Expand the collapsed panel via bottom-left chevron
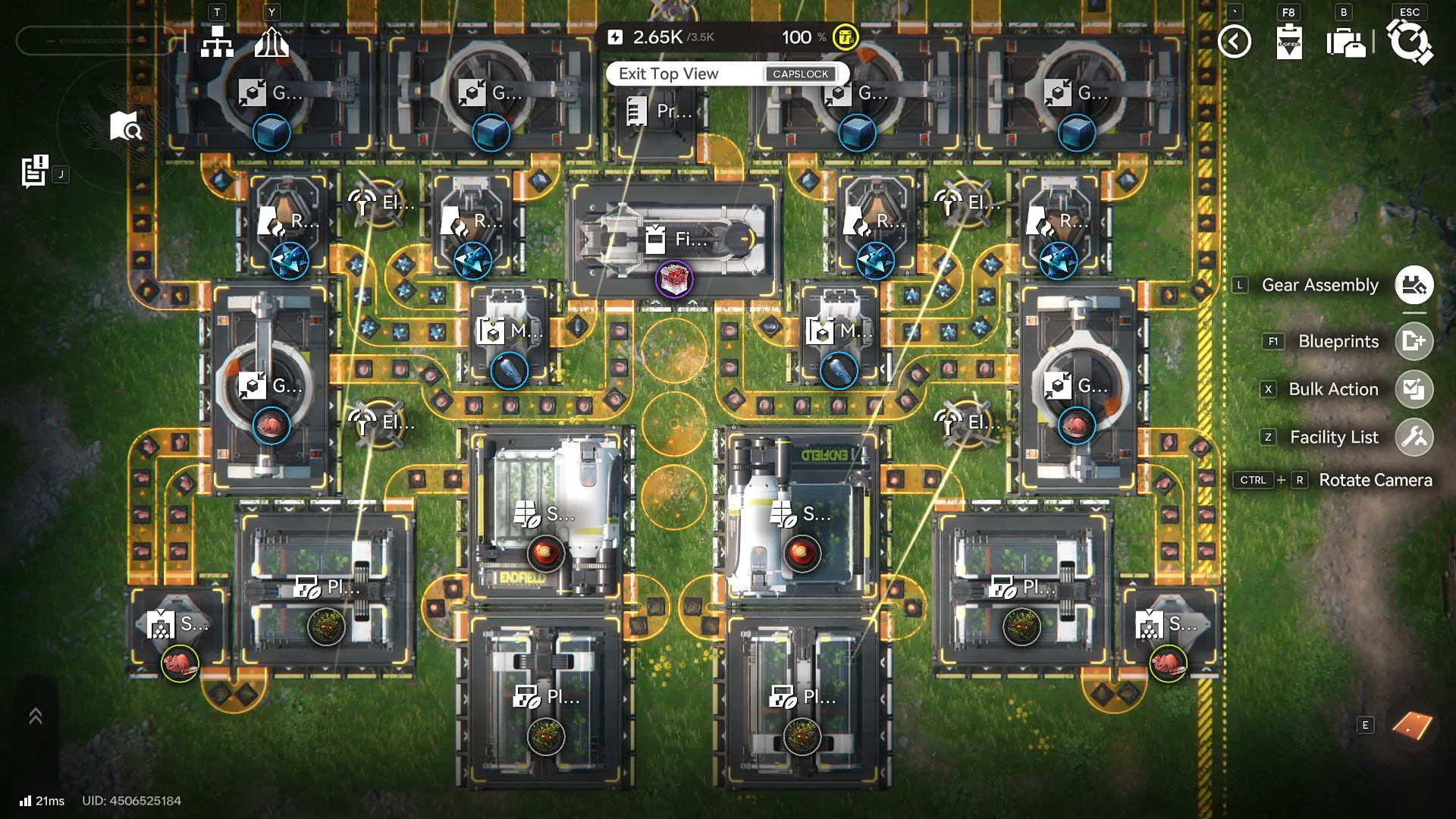The height and width of the screenshot is (819, 1456). (x=35, y=714)
